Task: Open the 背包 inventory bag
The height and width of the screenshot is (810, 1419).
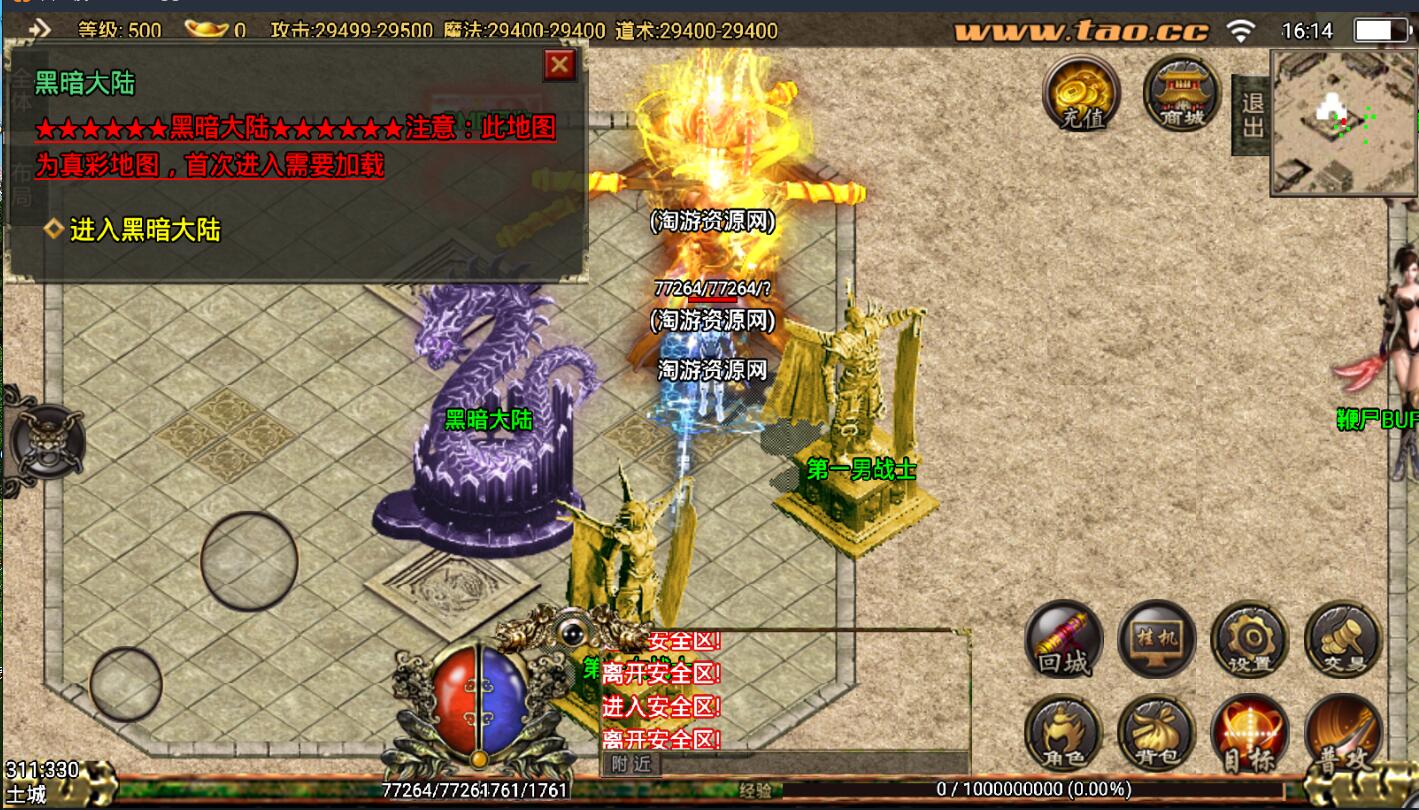Action: pos(1157,733)
